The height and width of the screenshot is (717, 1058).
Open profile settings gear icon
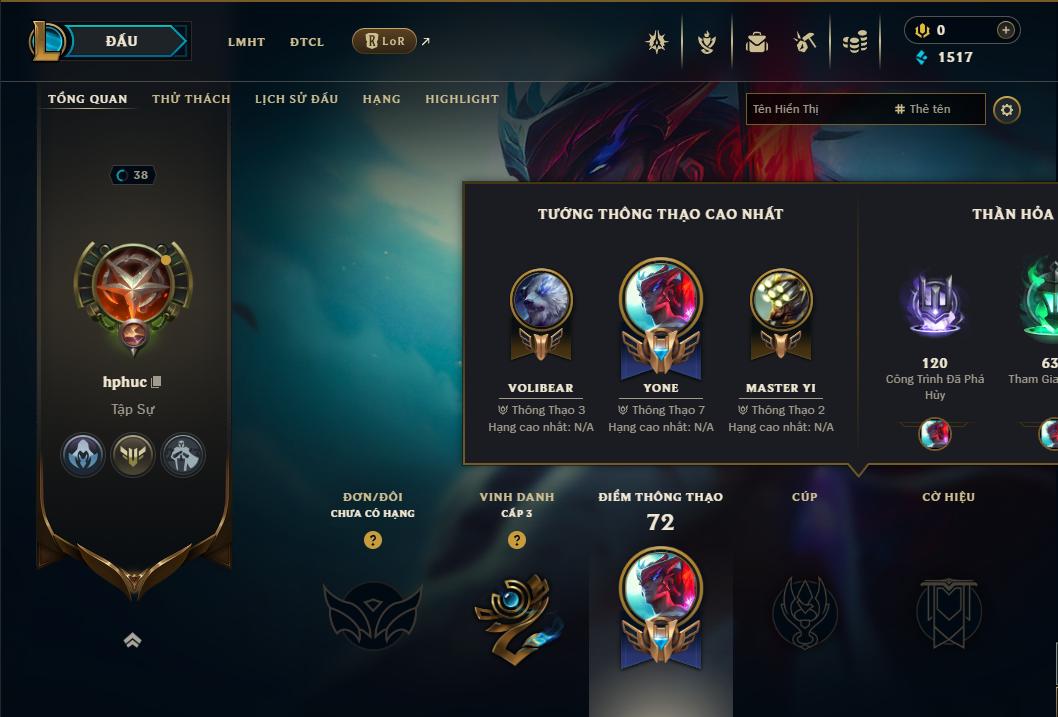tap(1007, 109)
